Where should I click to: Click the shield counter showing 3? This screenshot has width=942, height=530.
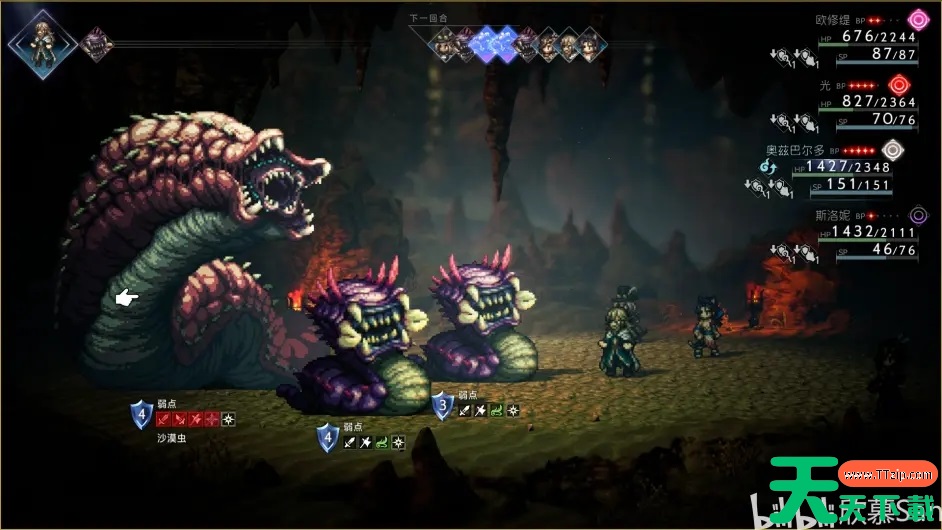tap(442, 407)
